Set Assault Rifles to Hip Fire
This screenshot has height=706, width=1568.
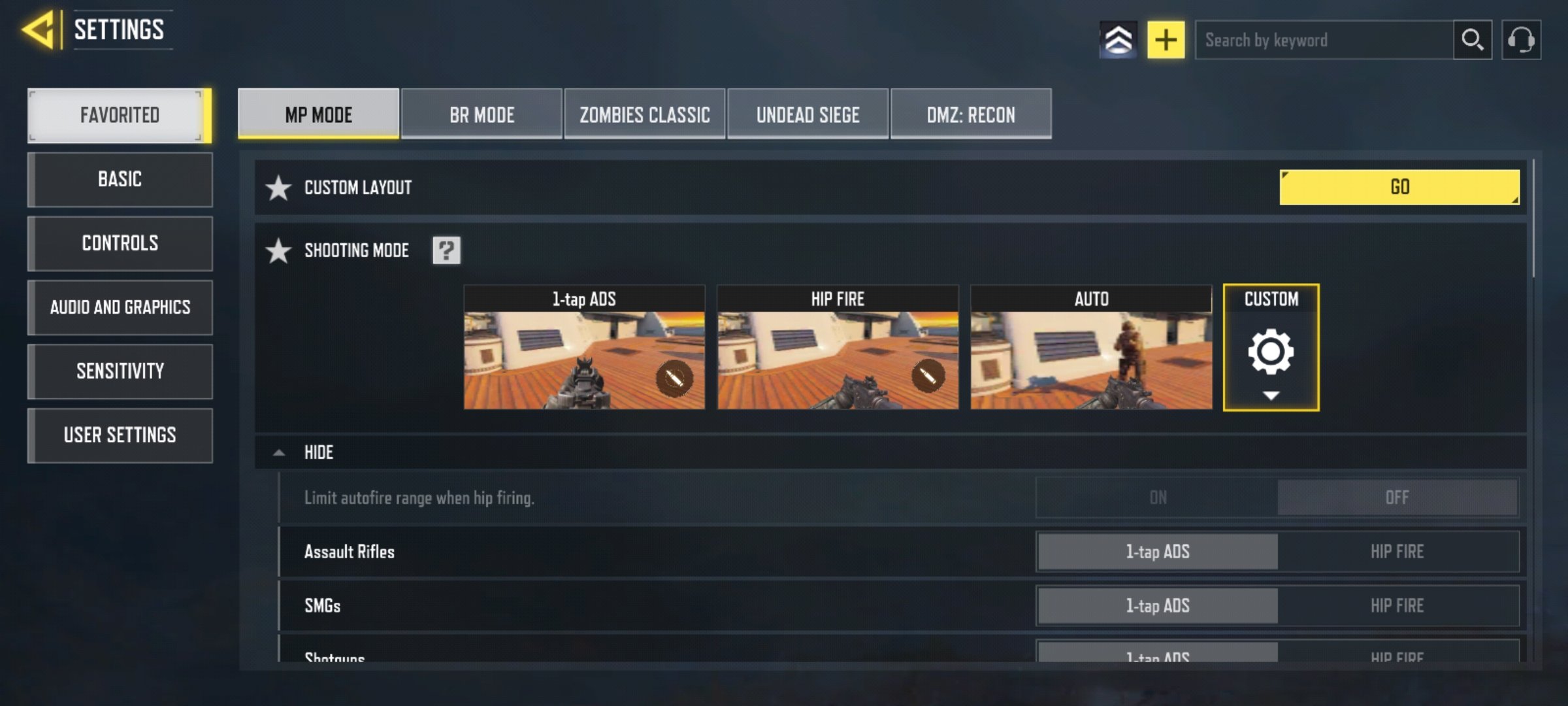click(1397, 552)
